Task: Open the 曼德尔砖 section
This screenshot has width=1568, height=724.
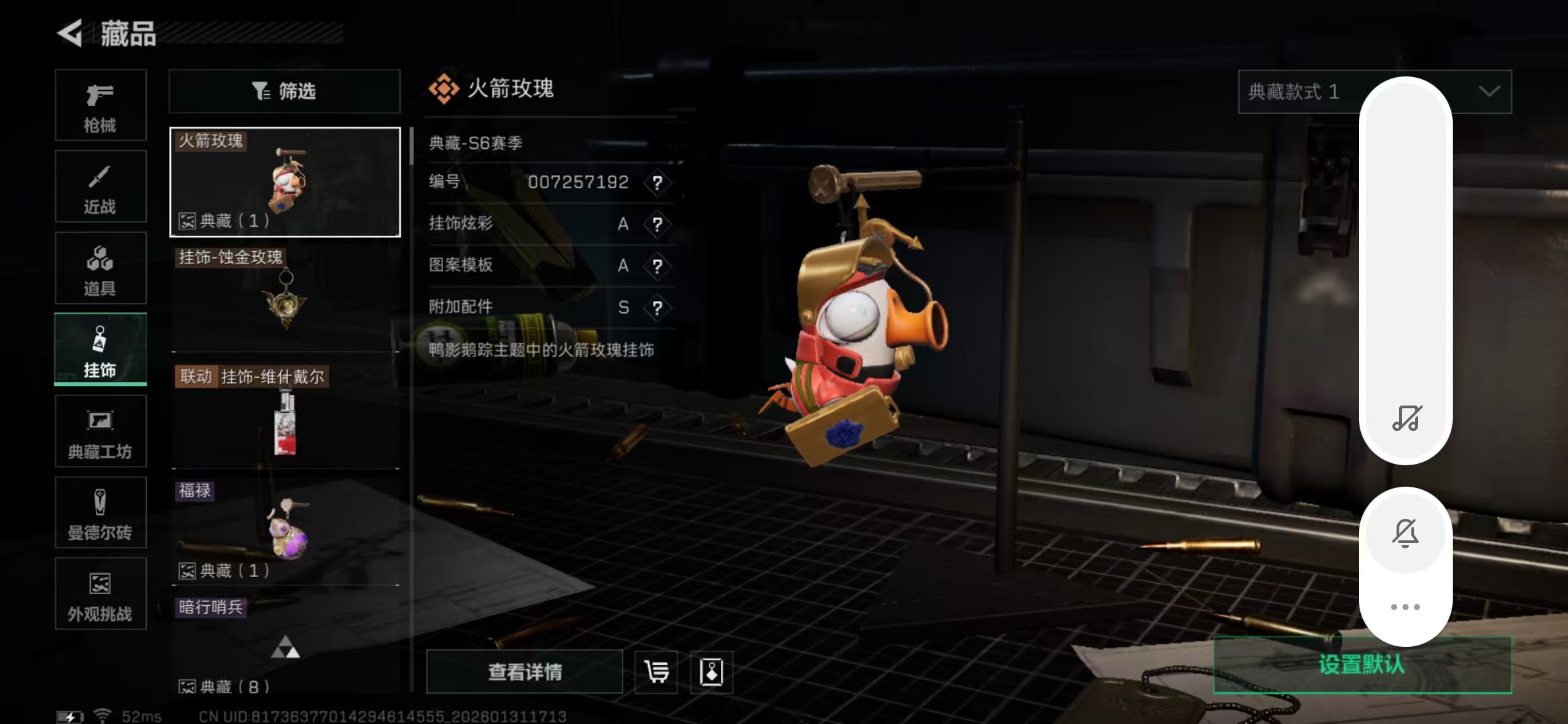Action: click(101, 513)
